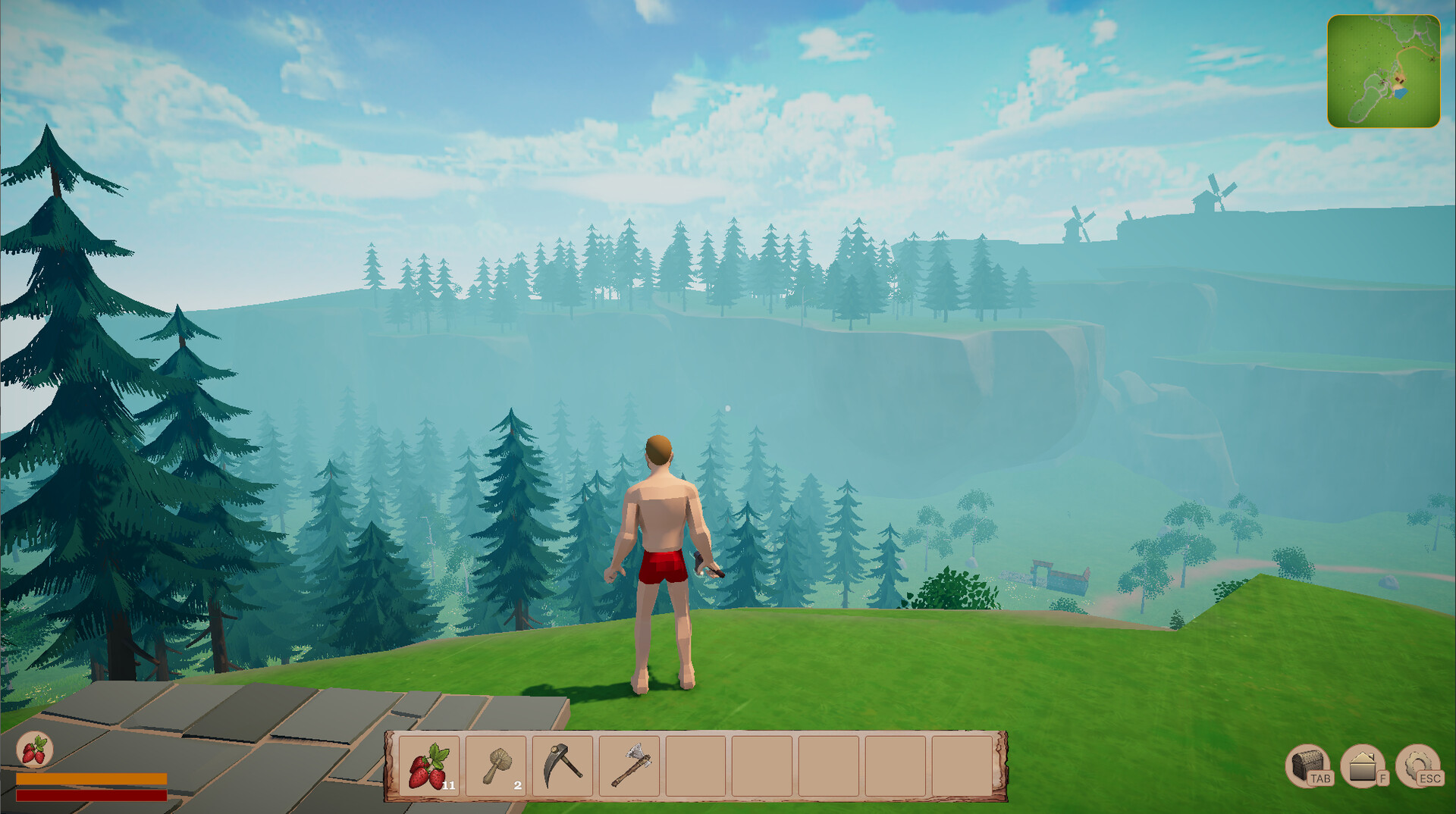Click the minimap in the corner
The height and width of the screenshot is (814, 1456).
[1383, 71]
